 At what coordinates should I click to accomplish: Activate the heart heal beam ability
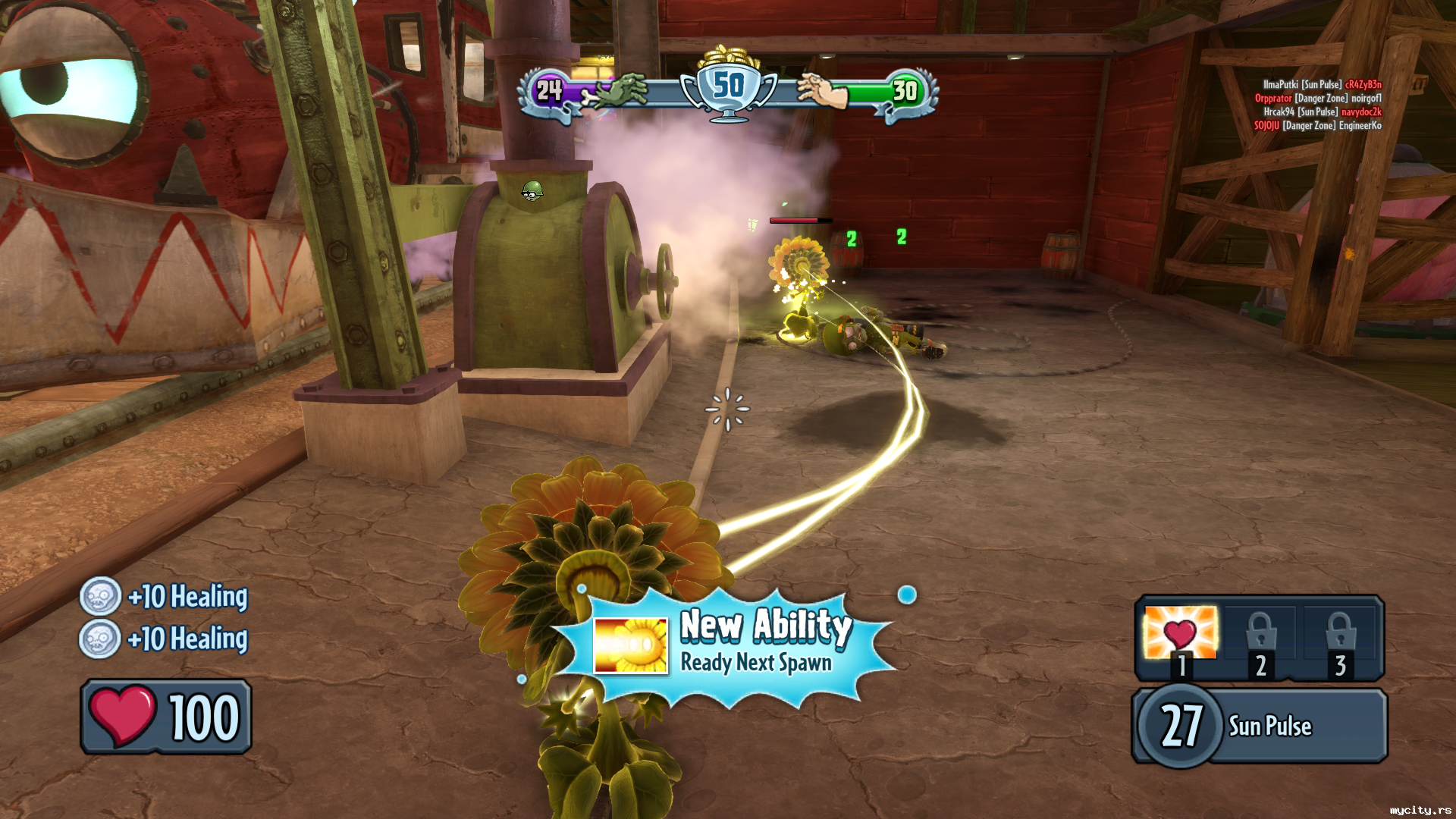1180,633
